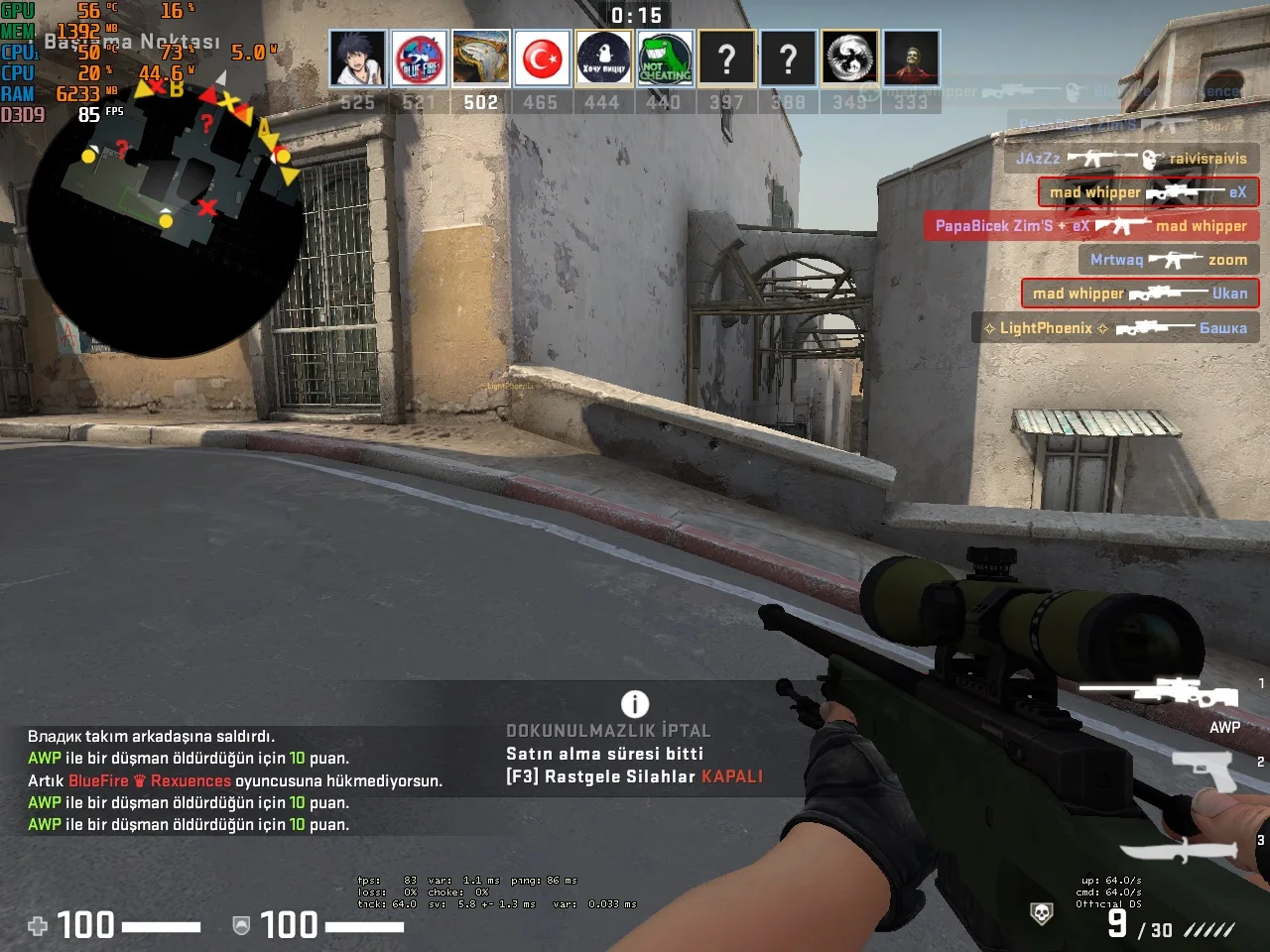Choose the green dinosaur Not Cheating avatar
The image size is (1270, 952).
(x=665, y=59)
